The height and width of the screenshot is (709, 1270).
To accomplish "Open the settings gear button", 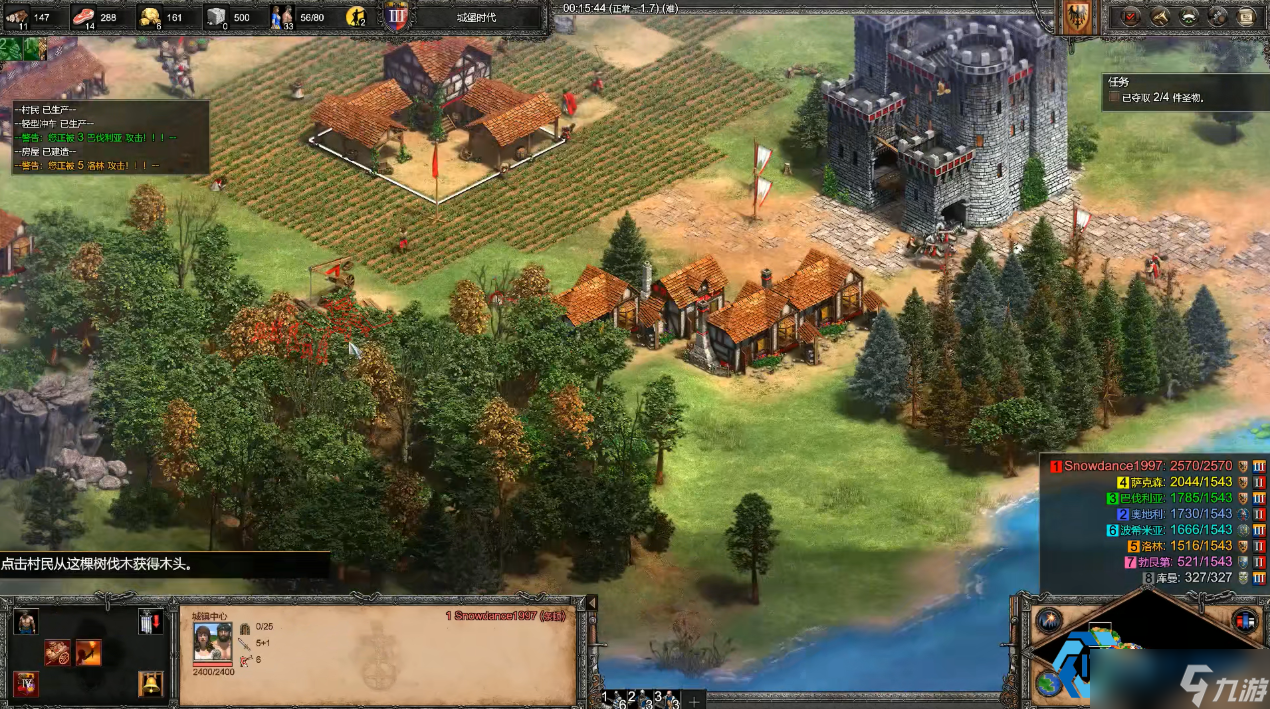I will pos(1217,16).
